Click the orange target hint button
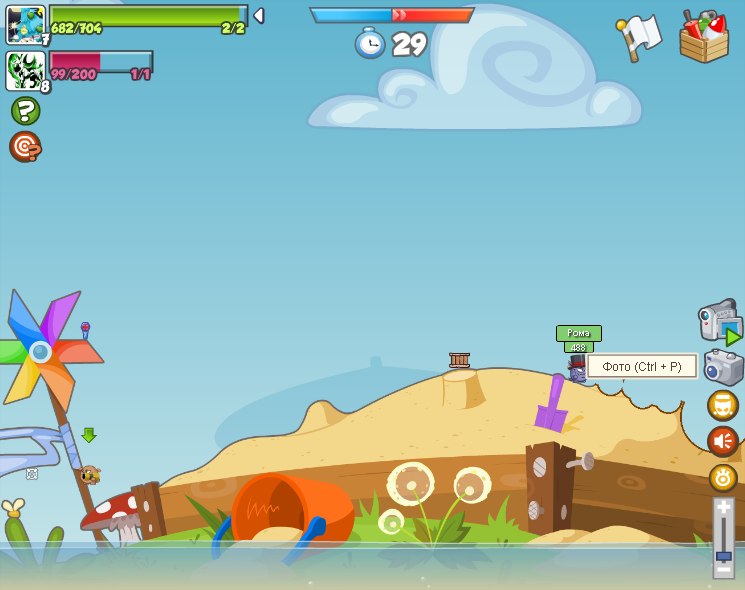745x590 pixels. 25,147
